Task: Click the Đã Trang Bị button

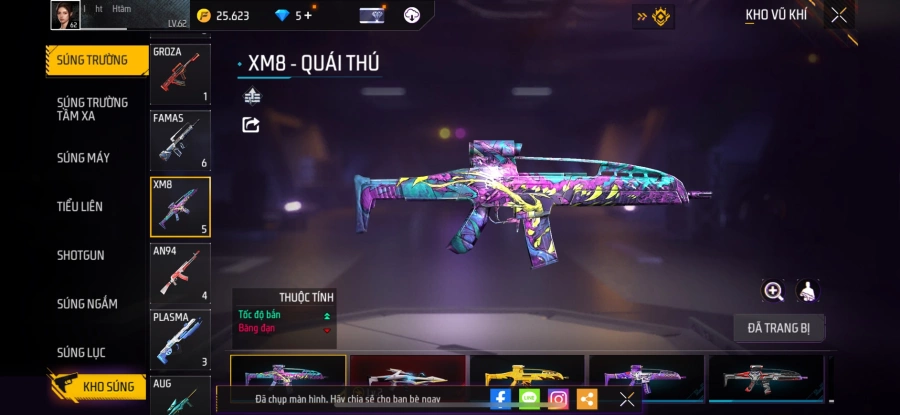Action: [x=778, y=327]
